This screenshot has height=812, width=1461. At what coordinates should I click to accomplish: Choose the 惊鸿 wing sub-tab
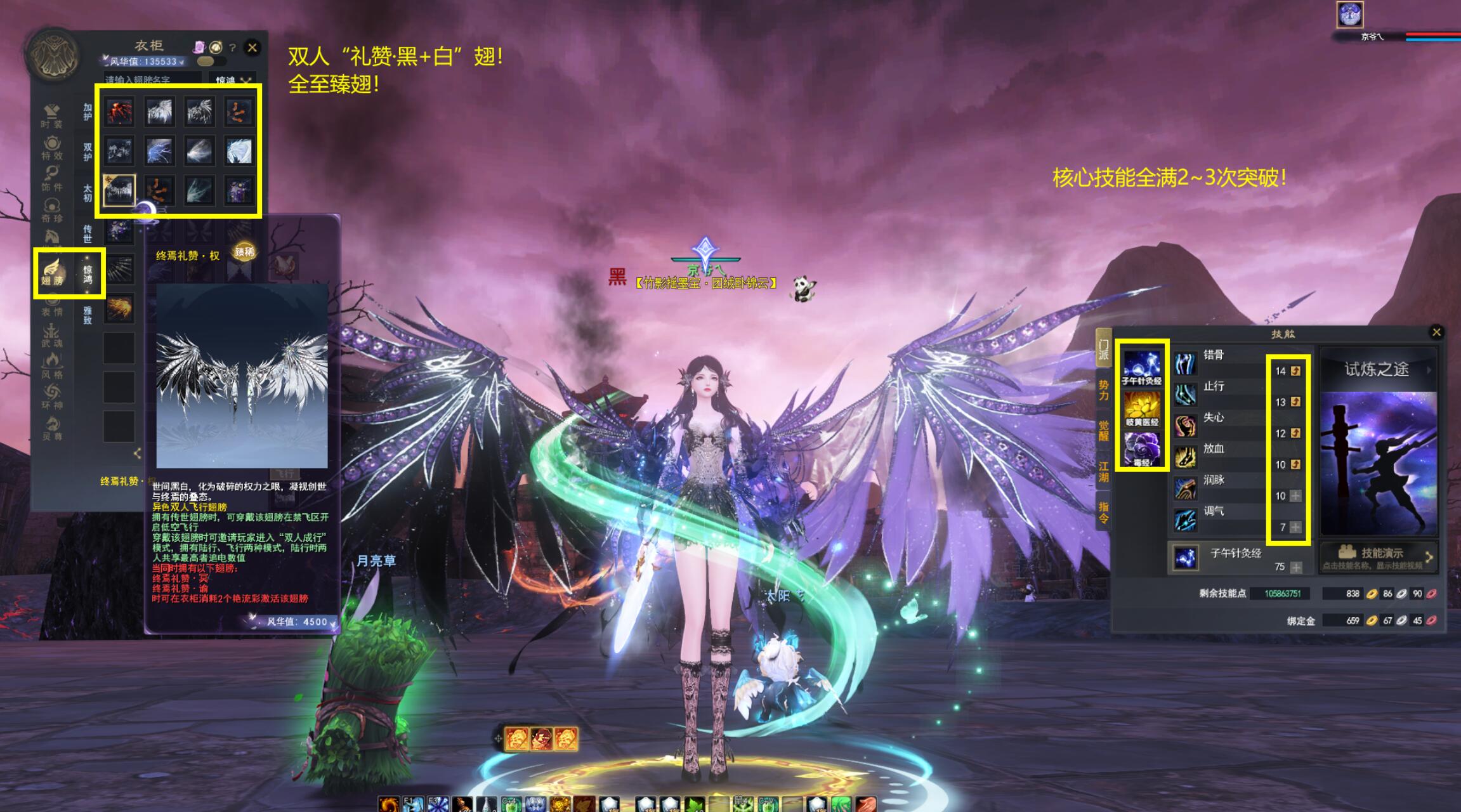(88, 274)
